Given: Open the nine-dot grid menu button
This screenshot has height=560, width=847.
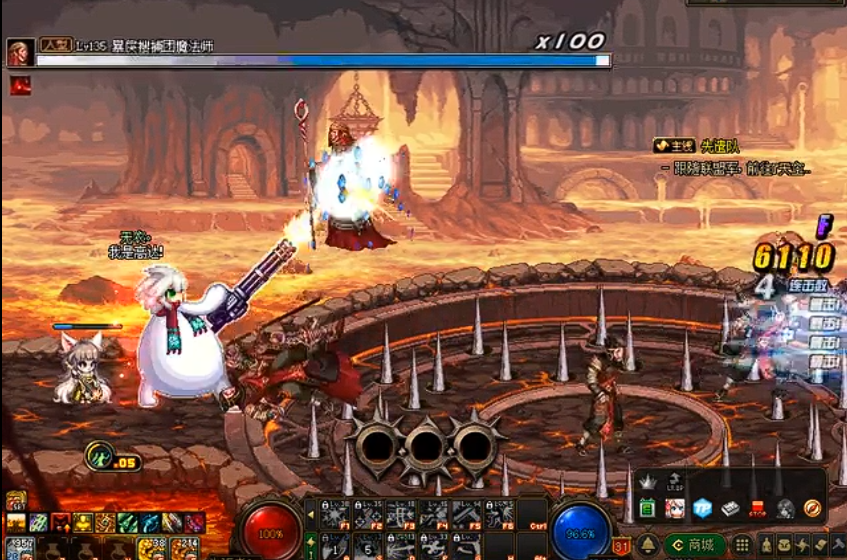Looking at the screenshot, I should [x=743, y=545].
